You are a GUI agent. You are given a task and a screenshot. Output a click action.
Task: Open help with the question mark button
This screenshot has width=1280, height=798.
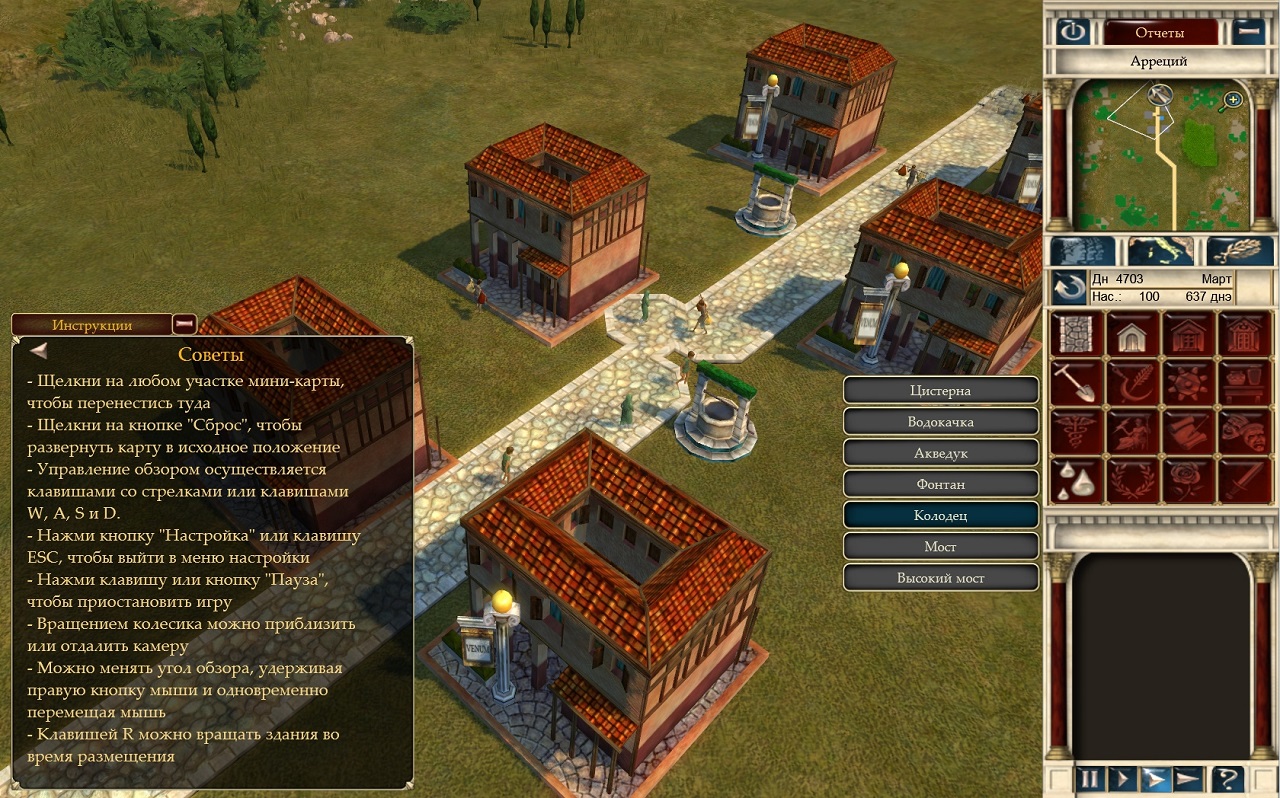[x=1227, y=777]
